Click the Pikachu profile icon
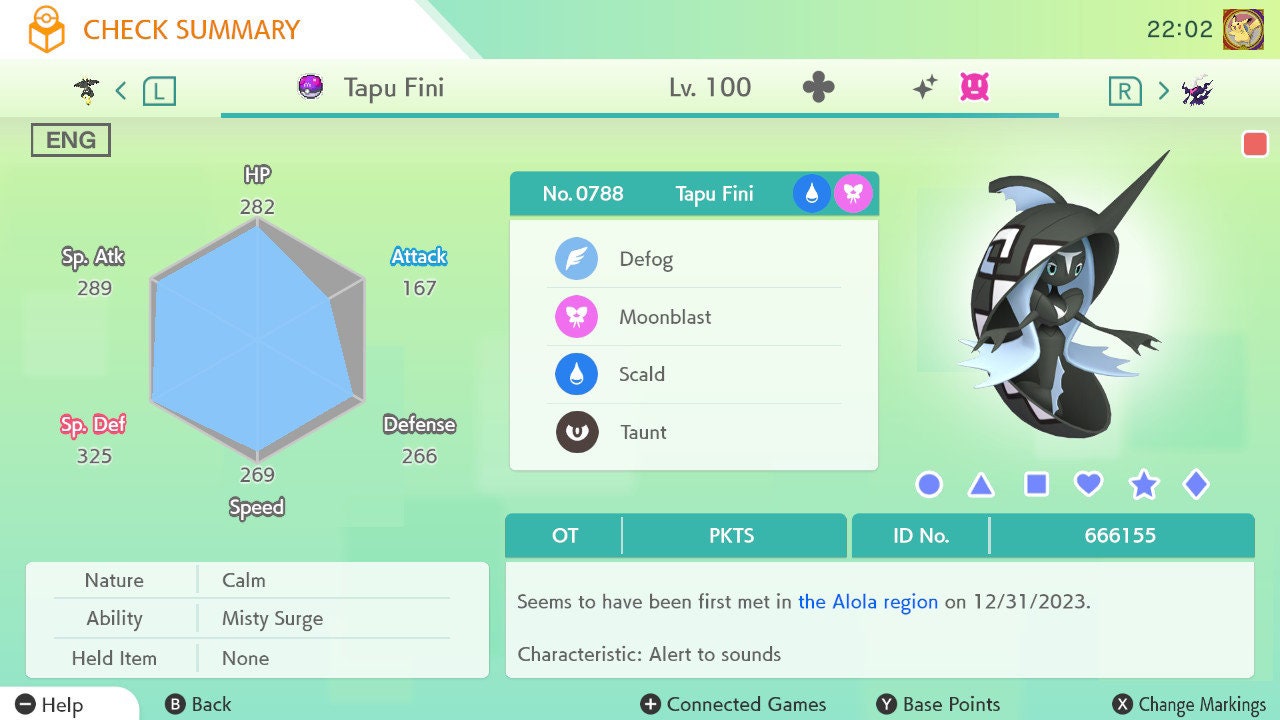Viewport: 1280px width, 720px height. click(1243, 30)
